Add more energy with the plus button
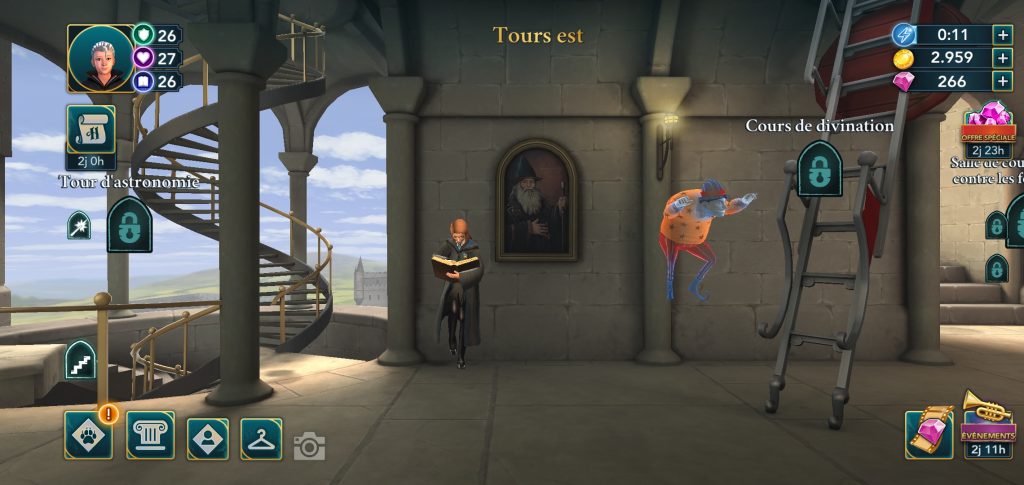The image size is (1024, 485). coord(1002,34)
